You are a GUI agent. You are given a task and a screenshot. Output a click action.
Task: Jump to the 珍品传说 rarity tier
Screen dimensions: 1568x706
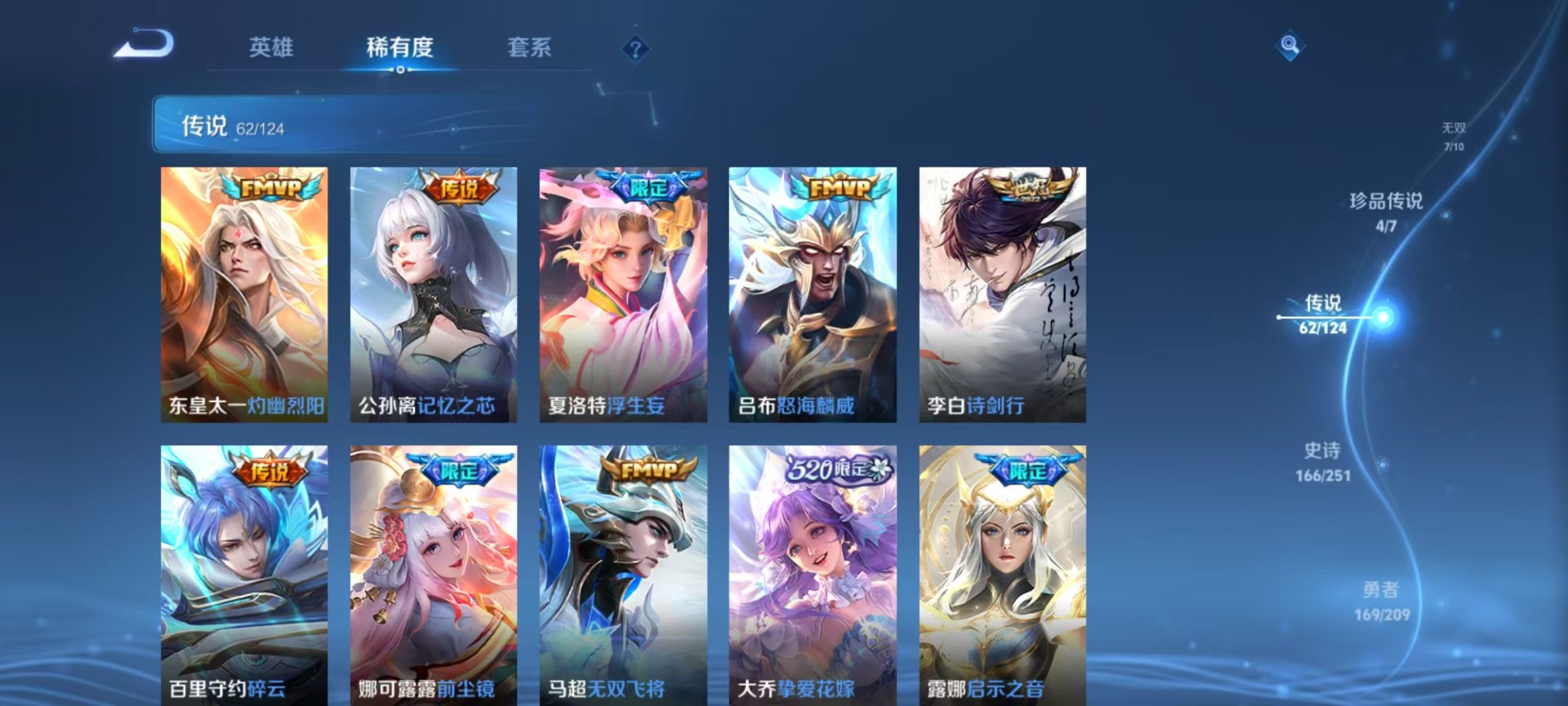coord(1386,212)
